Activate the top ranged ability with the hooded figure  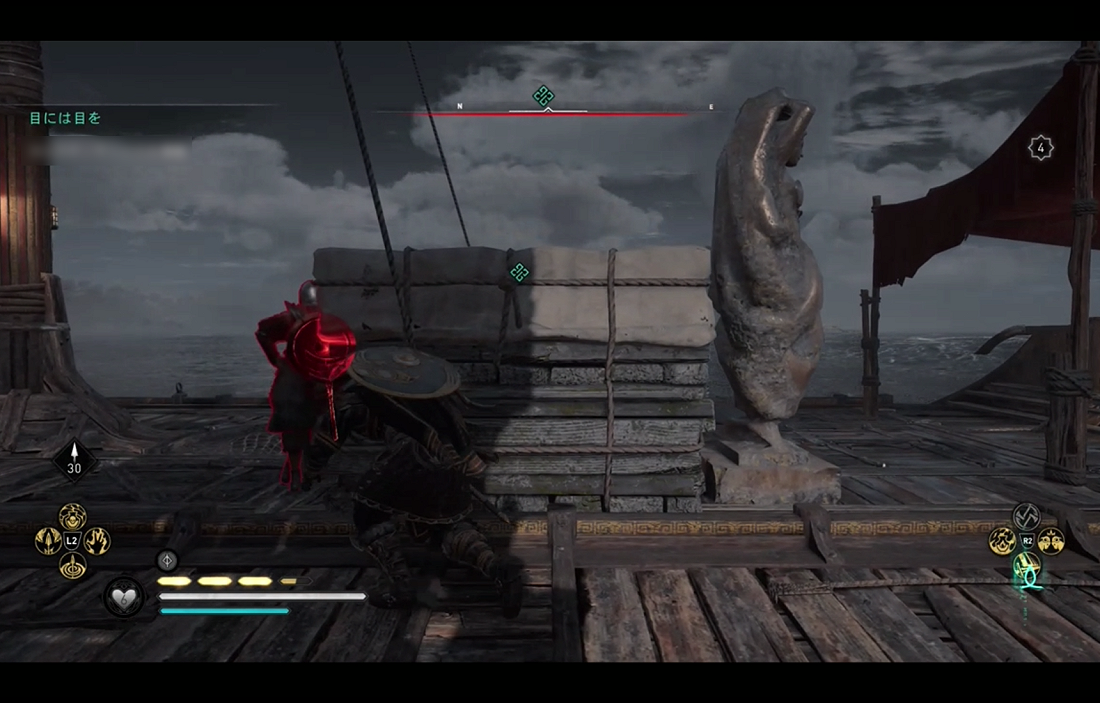(x=72, y=516)
